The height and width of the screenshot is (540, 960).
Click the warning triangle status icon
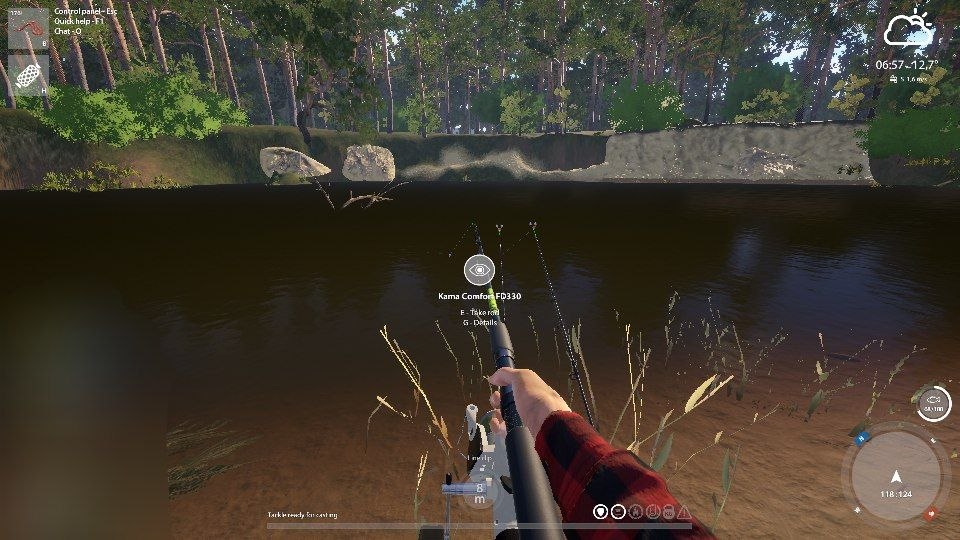click(683, 512)
